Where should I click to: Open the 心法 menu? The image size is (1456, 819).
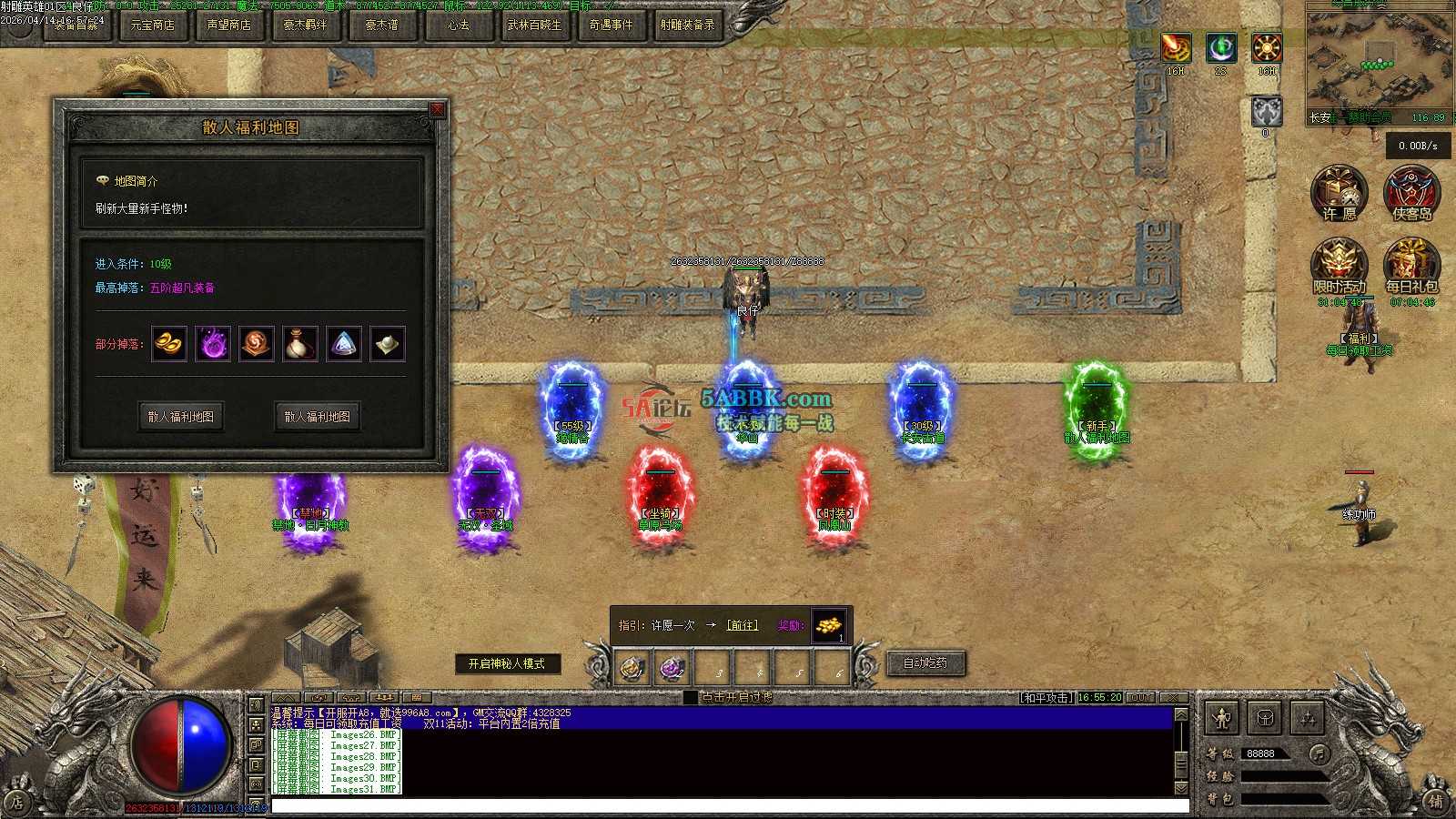click(458, 25)
